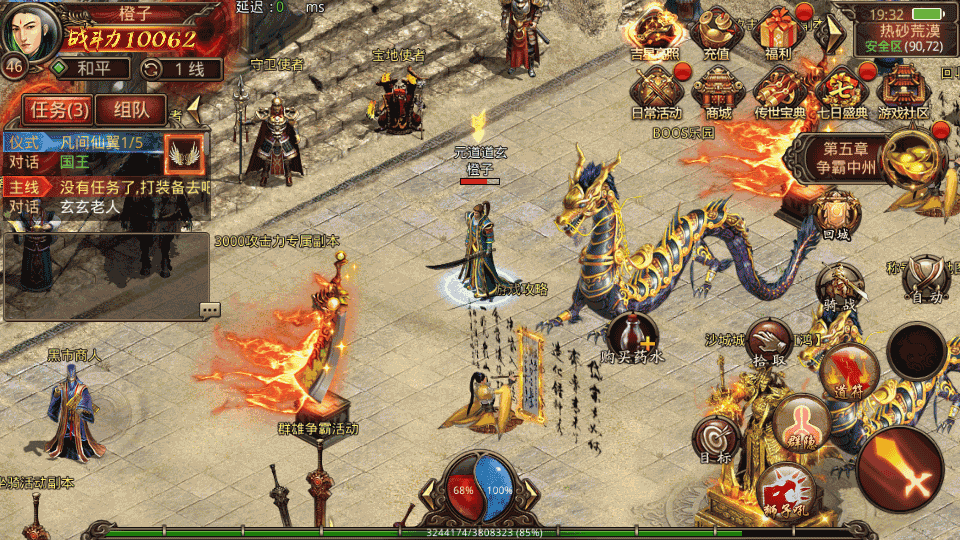Open the 游戏社区 community icon
The width and height of the screenshot is (960, 540).
[x=903, y=92]
